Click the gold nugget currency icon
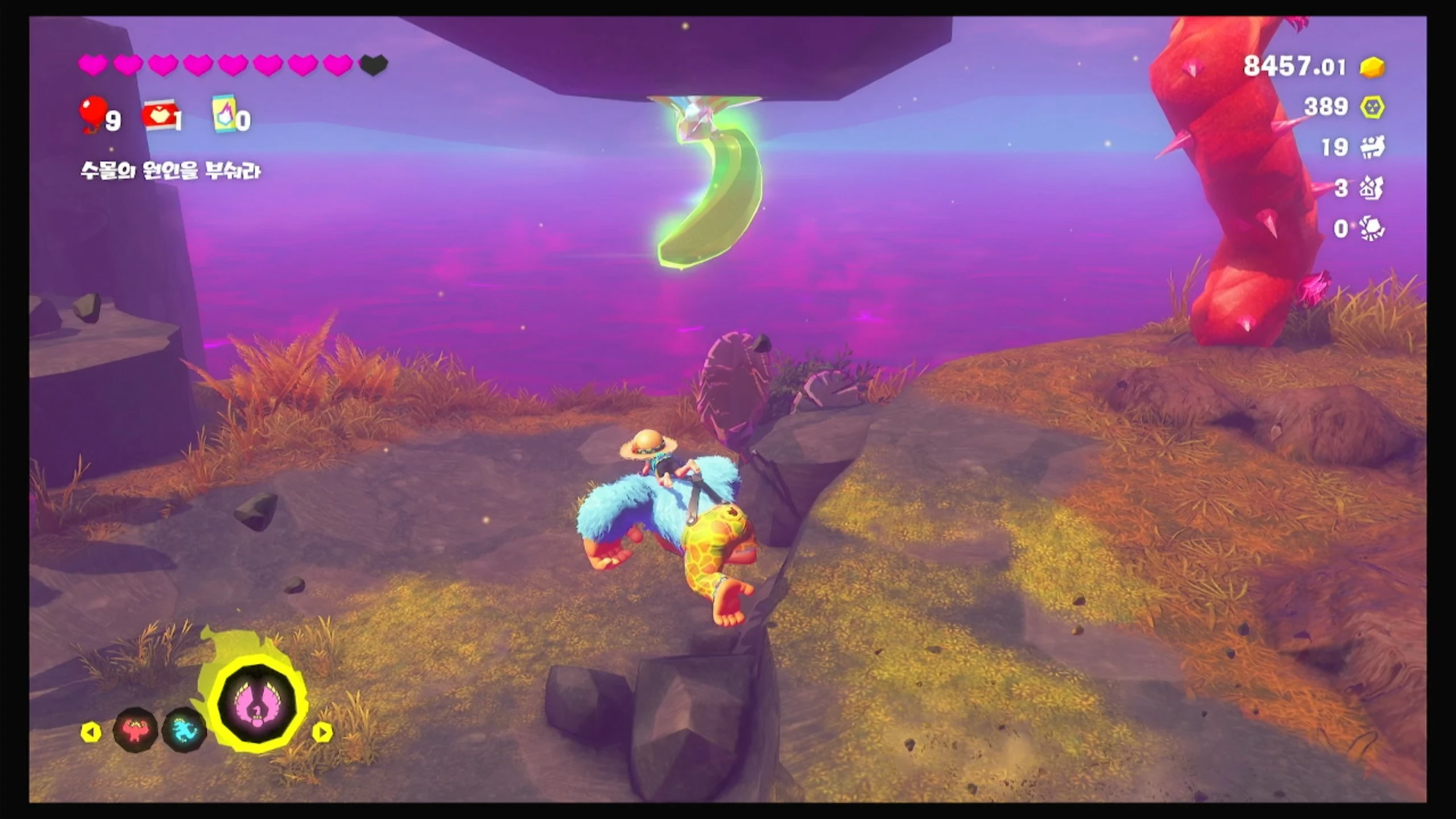Viewport: 1456px width, 819px height. (1372, 67)
